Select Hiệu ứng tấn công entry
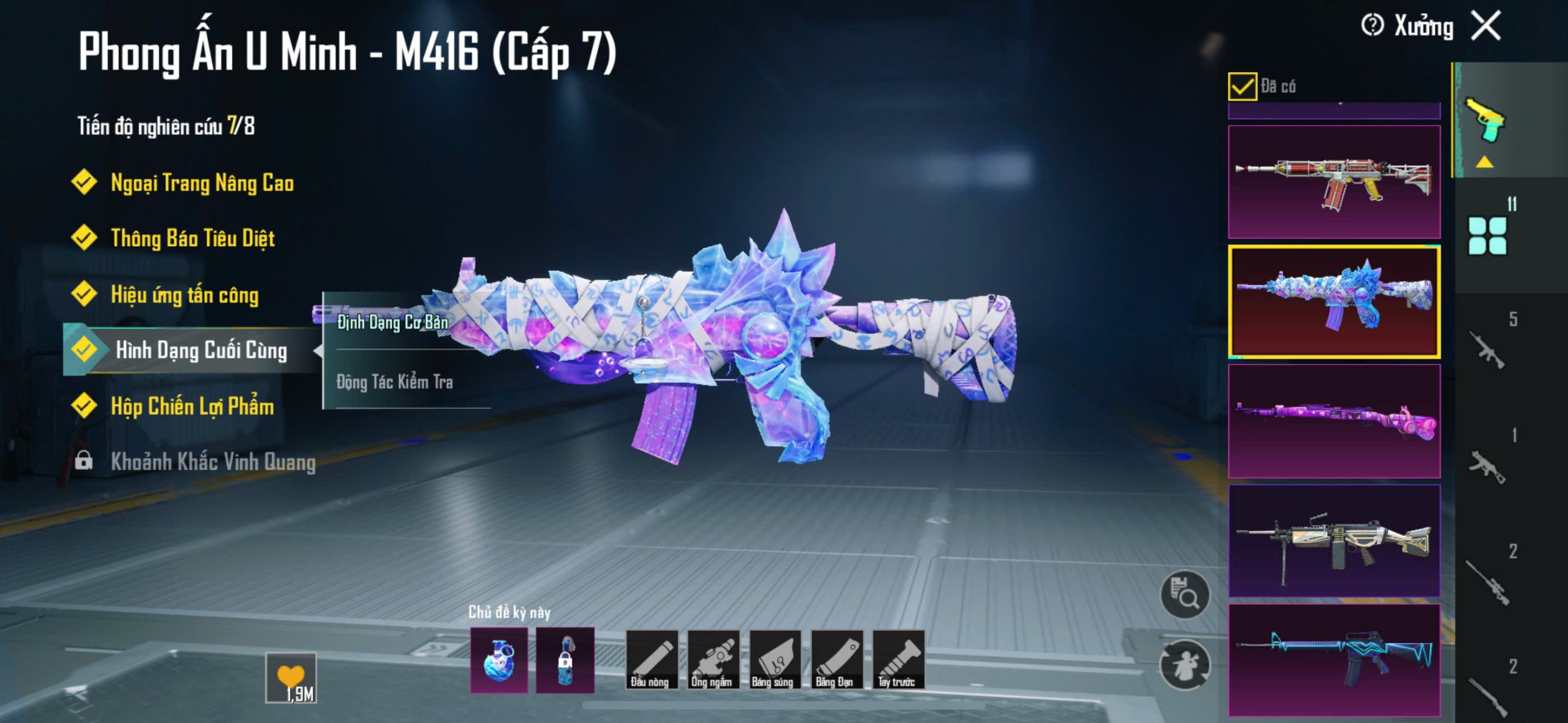The width and height of the screenshot is (1568, 723). (184, 294)
